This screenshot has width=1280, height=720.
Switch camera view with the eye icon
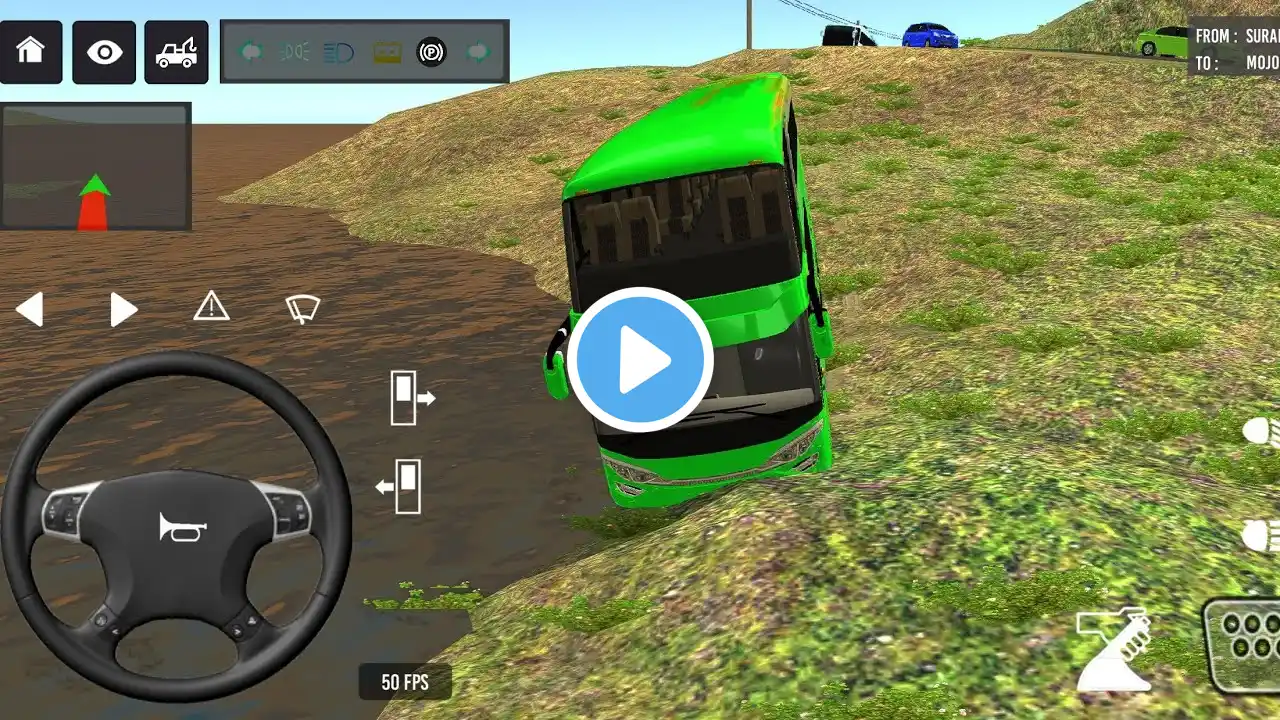103,51
